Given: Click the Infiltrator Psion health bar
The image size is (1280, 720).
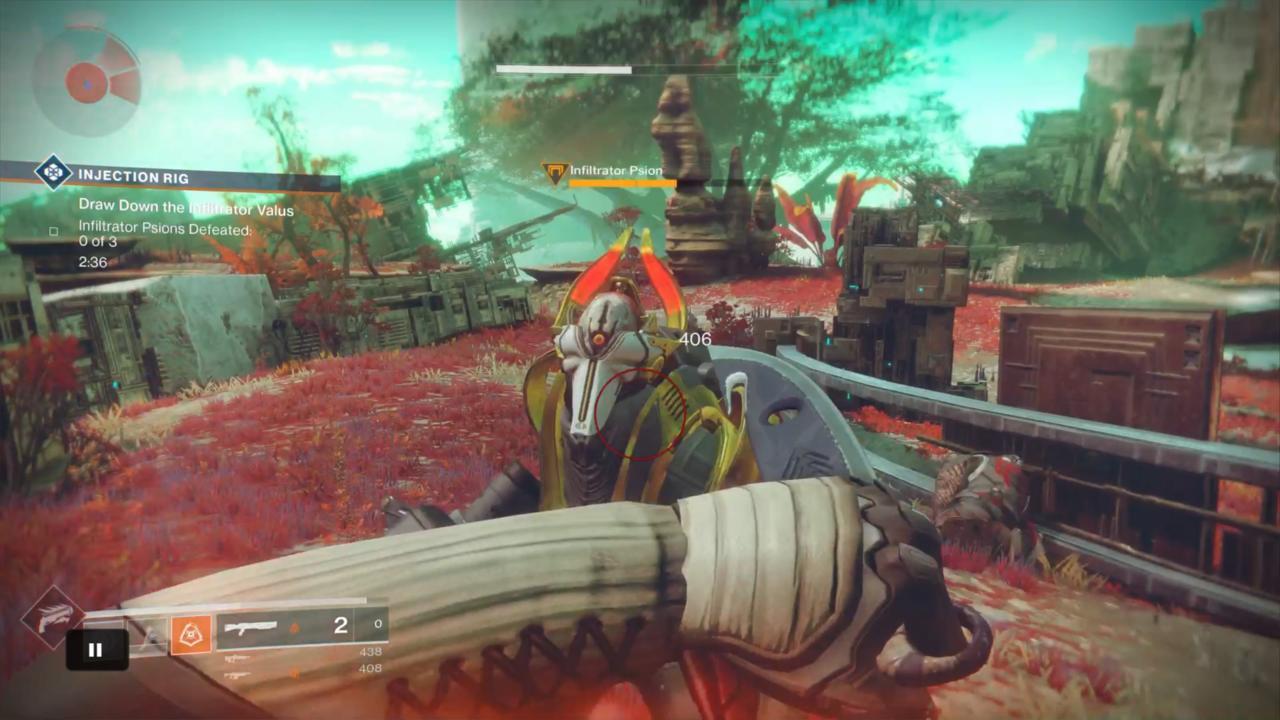Looking at the screenshot, I should [x=625, y=185].
